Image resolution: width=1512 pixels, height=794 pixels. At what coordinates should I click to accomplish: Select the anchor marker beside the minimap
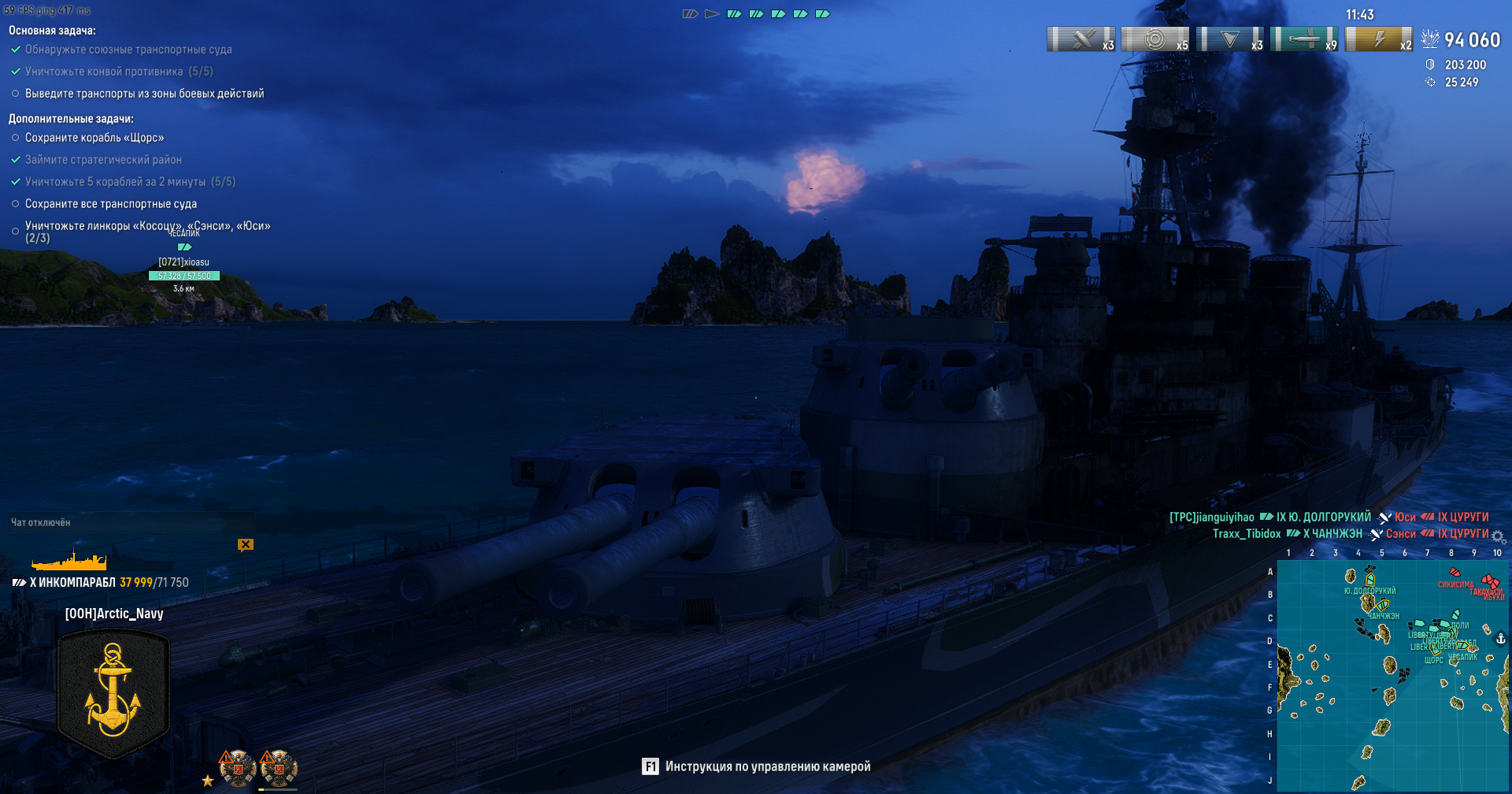point(1501,639)
